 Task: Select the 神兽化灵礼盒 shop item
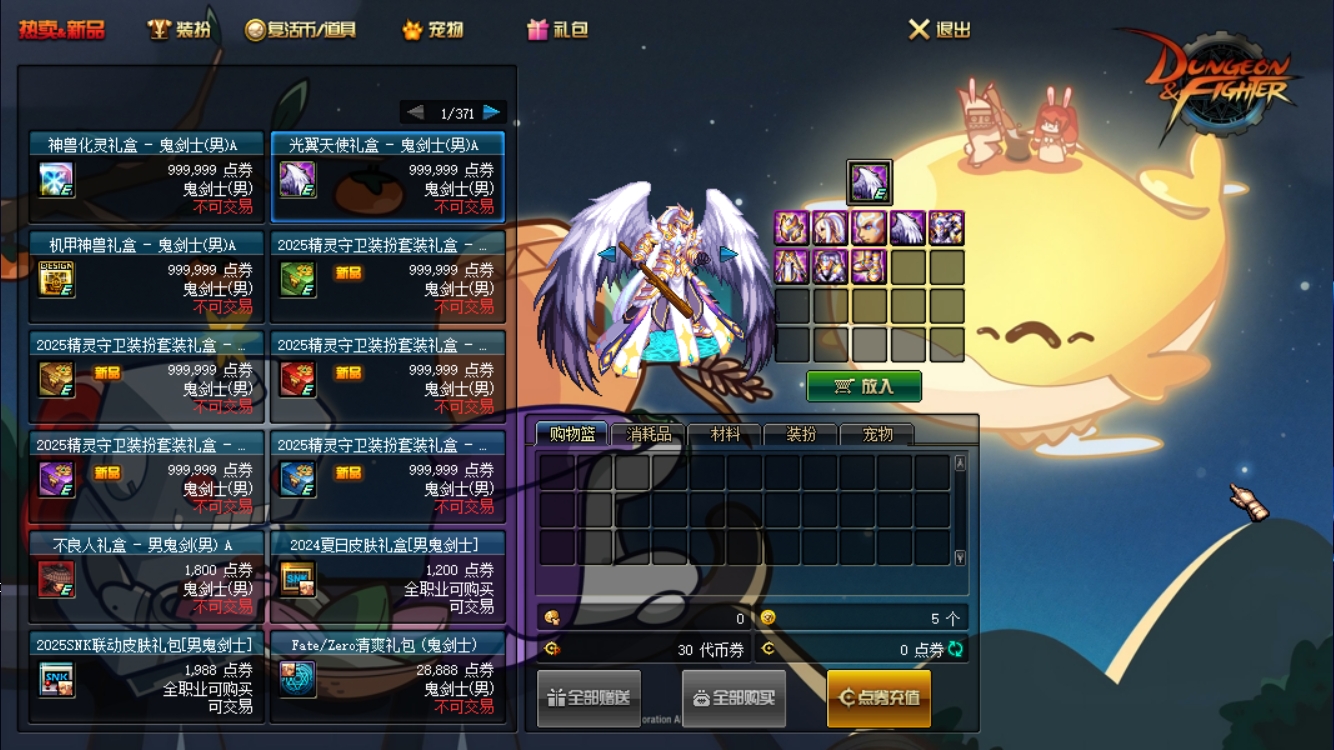click(146, 177)
